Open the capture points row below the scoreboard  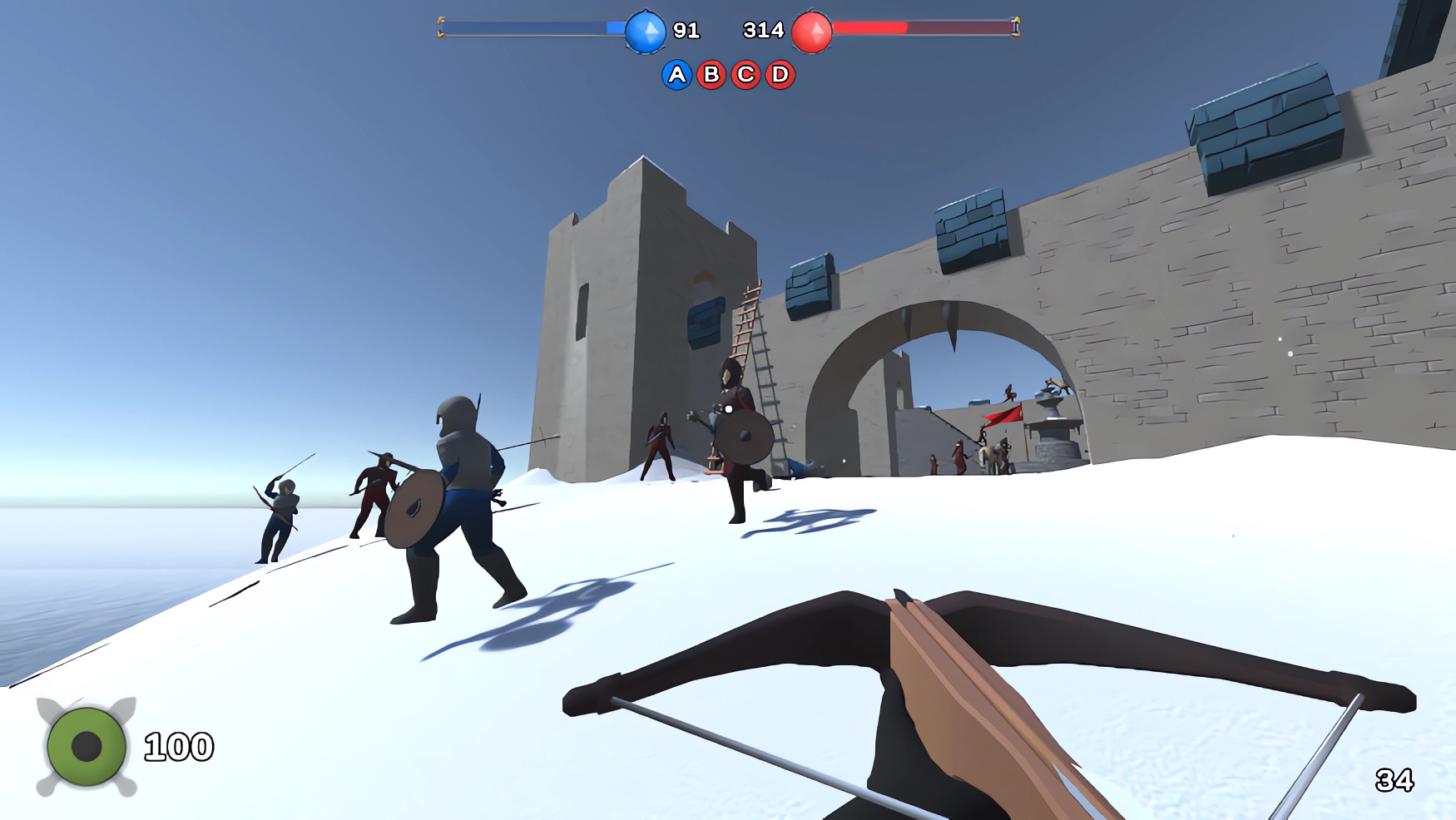pyautogui.click(x=727, y=74)
